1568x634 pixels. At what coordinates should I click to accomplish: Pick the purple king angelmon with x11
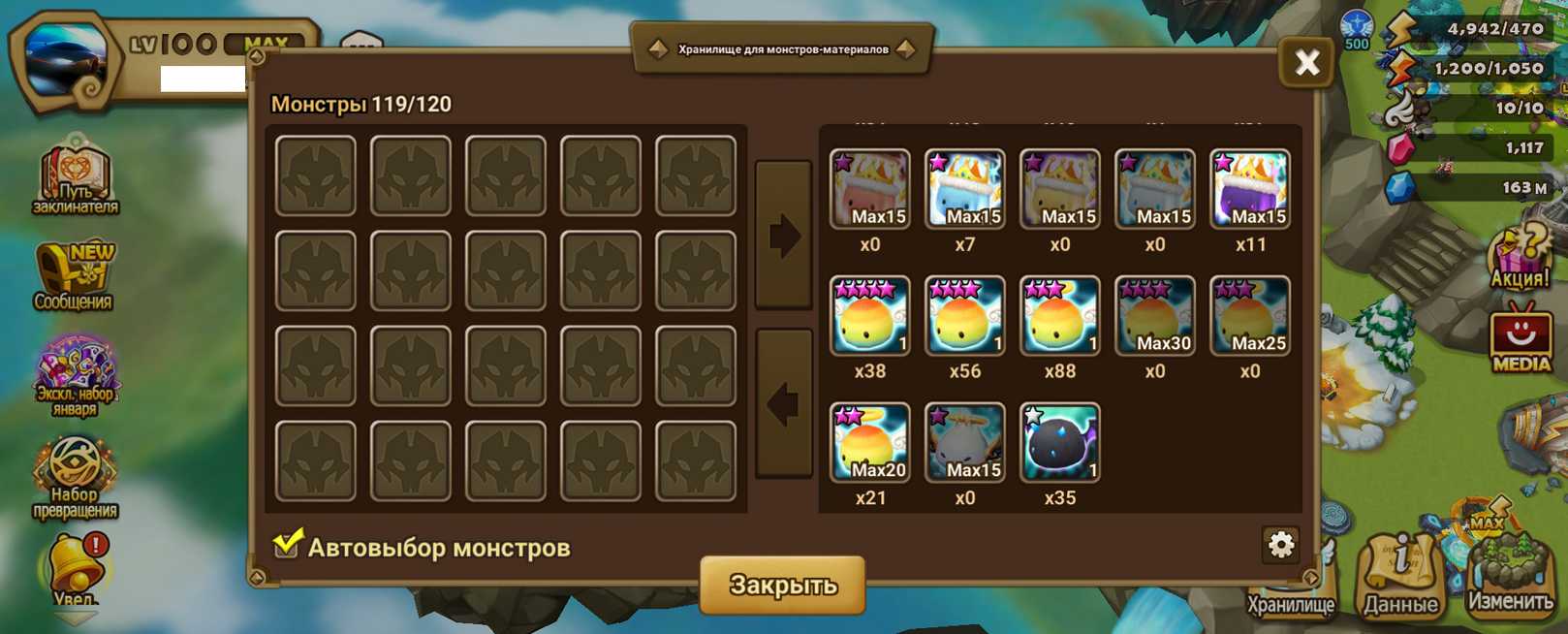[x=1249, y=189]
